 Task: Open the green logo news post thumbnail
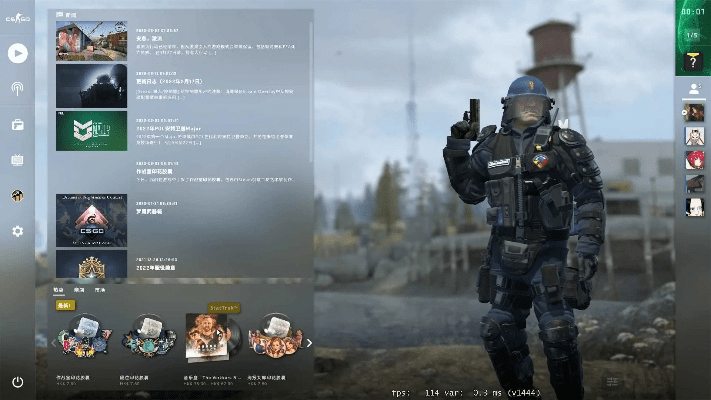pos(91,130)
